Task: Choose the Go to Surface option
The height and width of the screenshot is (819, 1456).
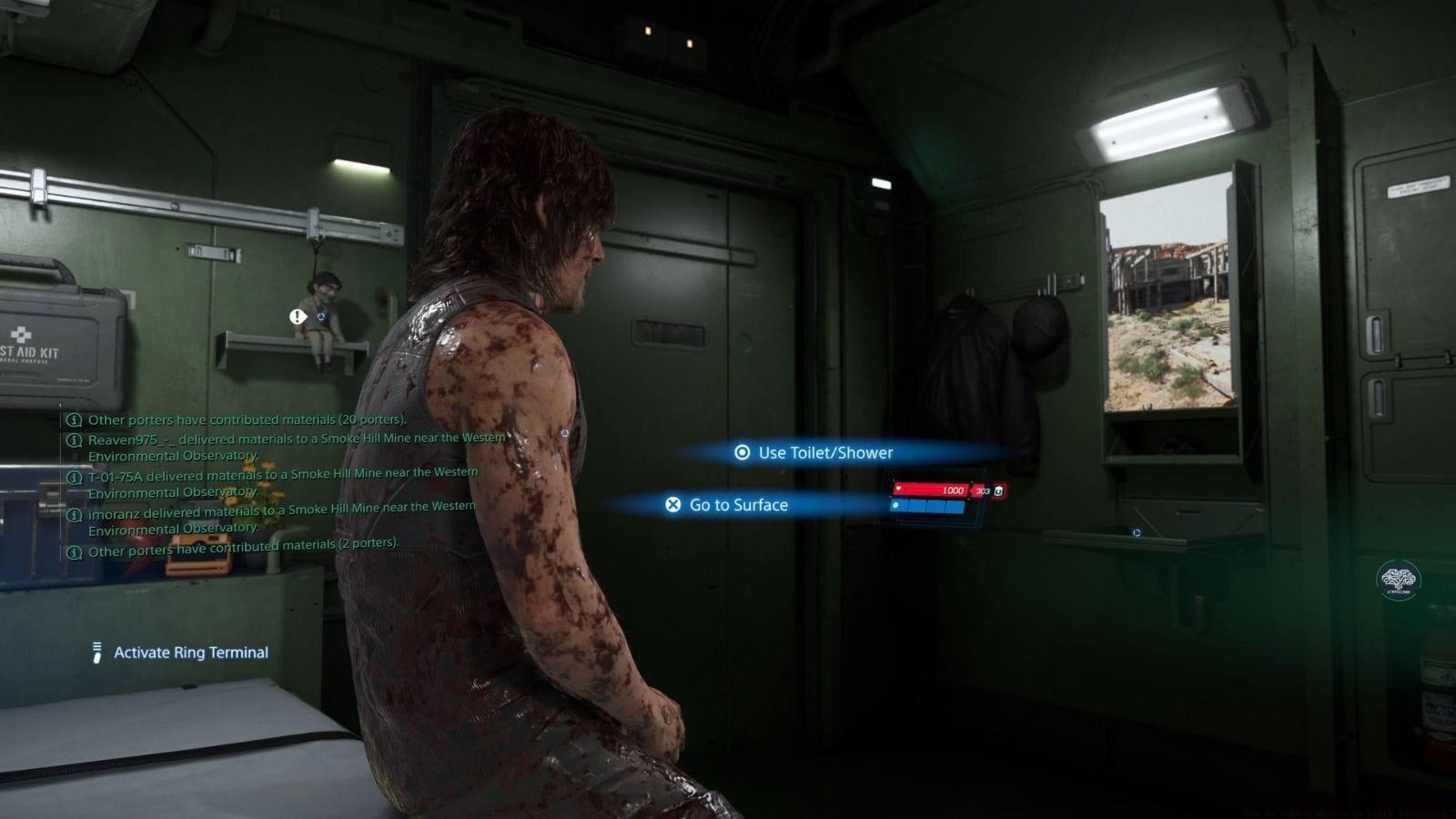Action: tap(742, 504)
